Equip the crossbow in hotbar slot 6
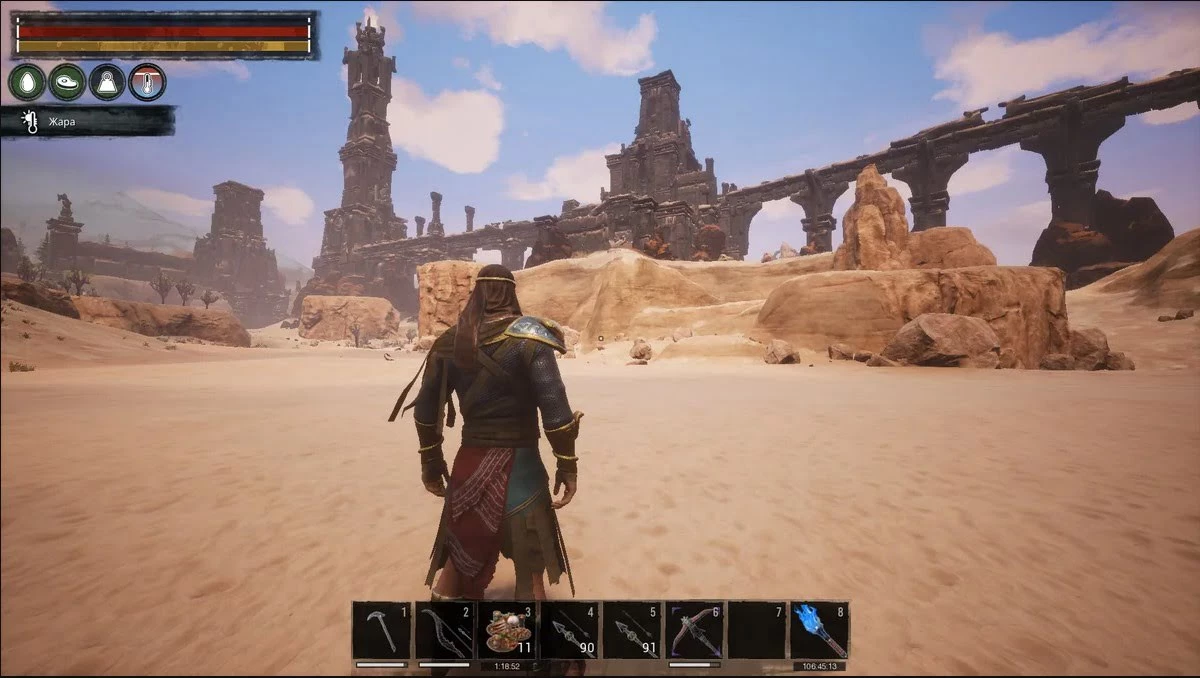This screenshot has height=678, width=1200. [695, 630]
